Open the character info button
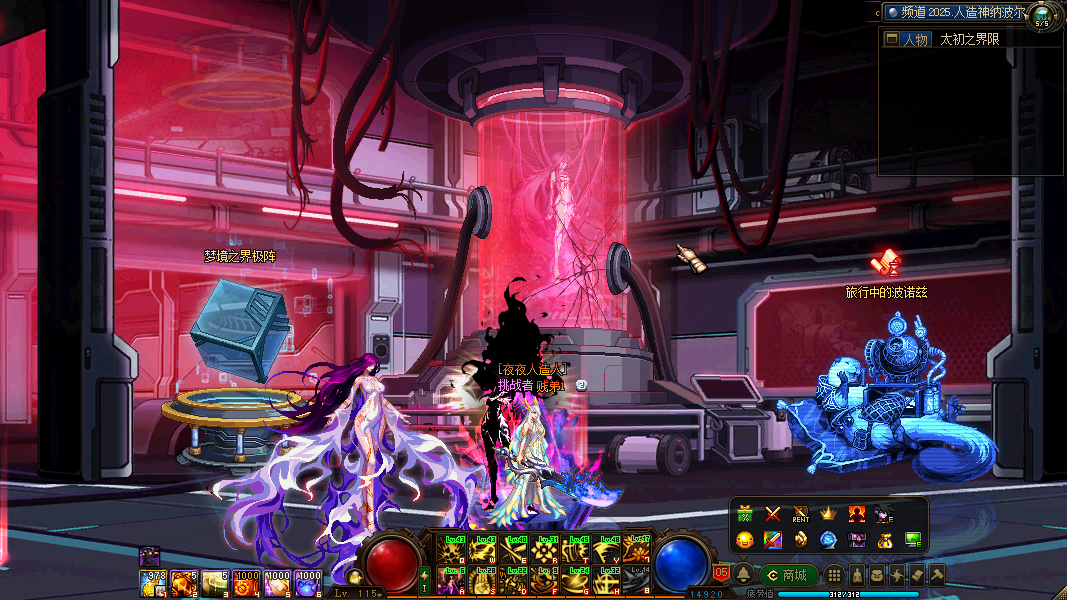The width and height of the screenshot is (1067, 600). tap(857, 575)
